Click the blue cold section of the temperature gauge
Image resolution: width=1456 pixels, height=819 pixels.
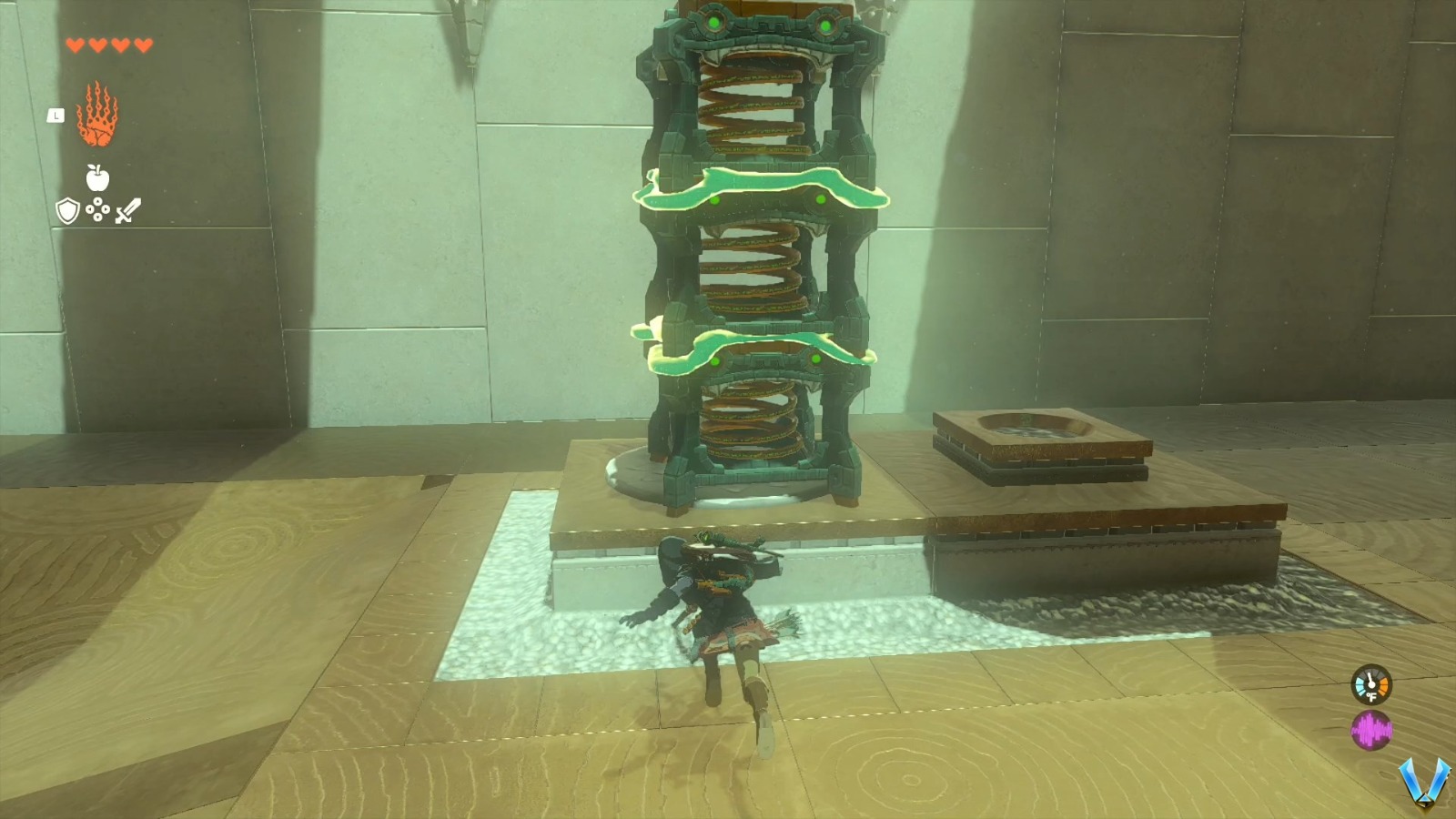[x=1360, y=685]
